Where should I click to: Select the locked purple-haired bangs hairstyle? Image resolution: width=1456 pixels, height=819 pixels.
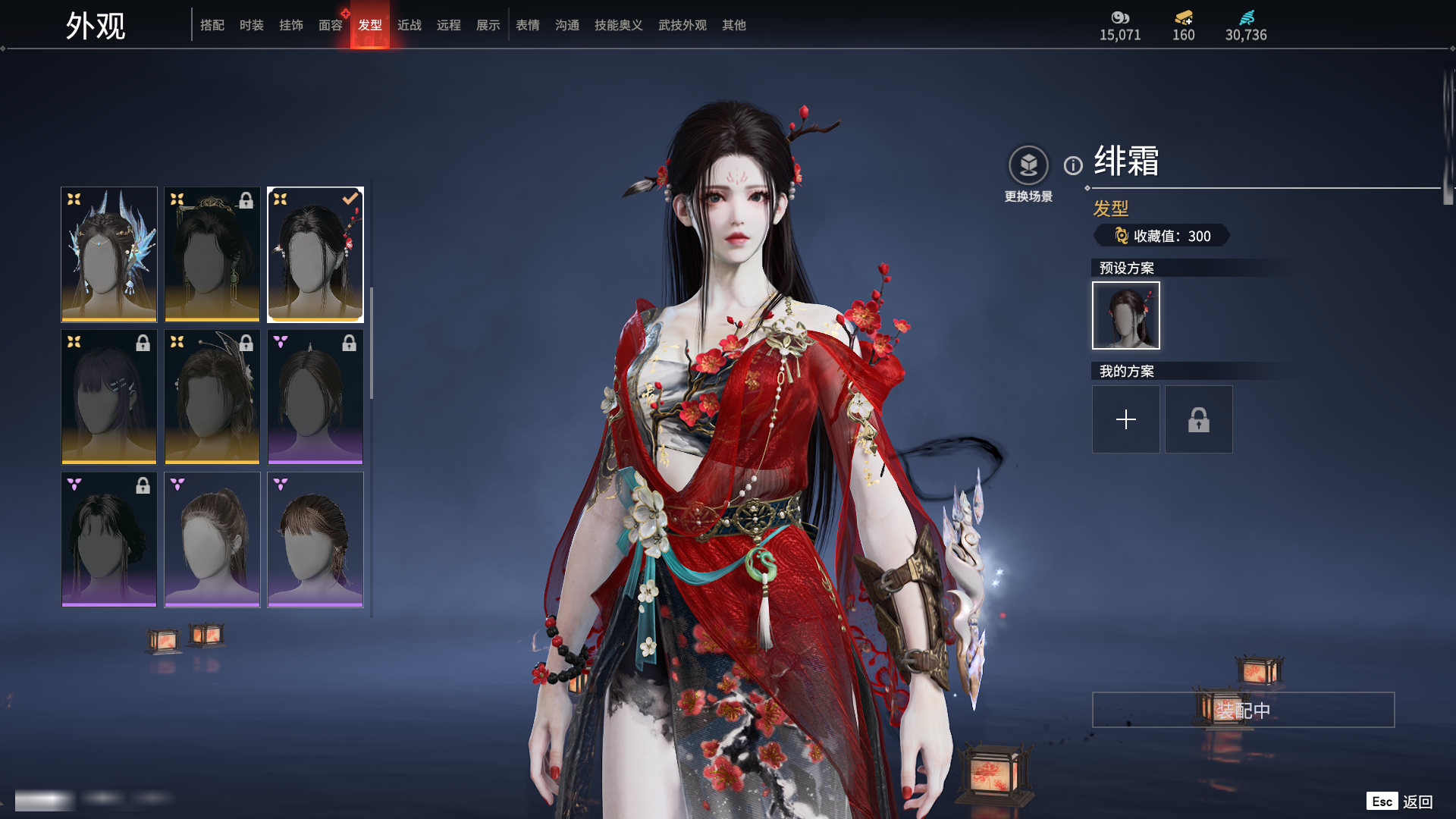[x=109, y=397]
